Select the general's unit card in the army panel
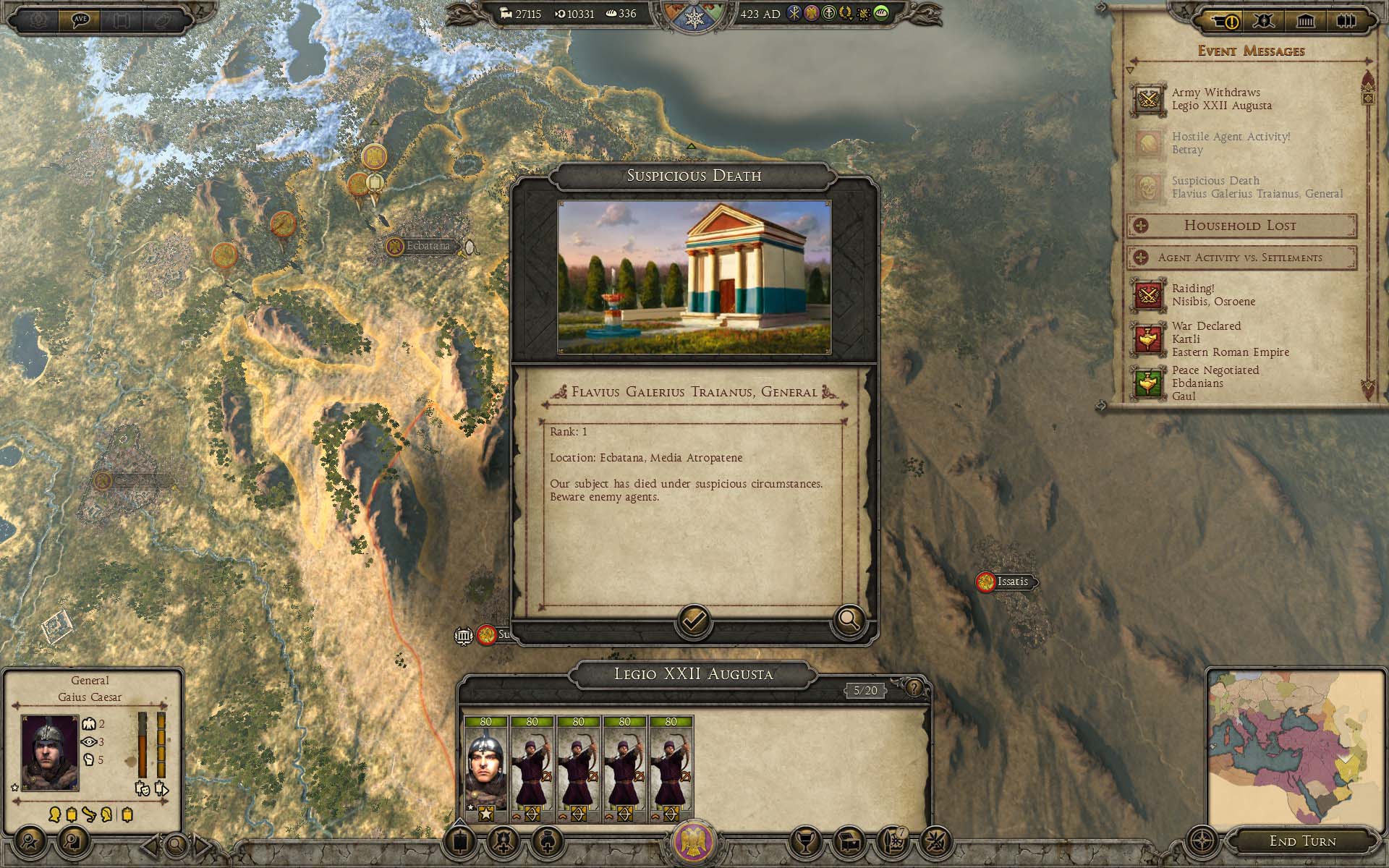Image resolution: width=1389 pixels, height=868 pixels. coord(485,770)
